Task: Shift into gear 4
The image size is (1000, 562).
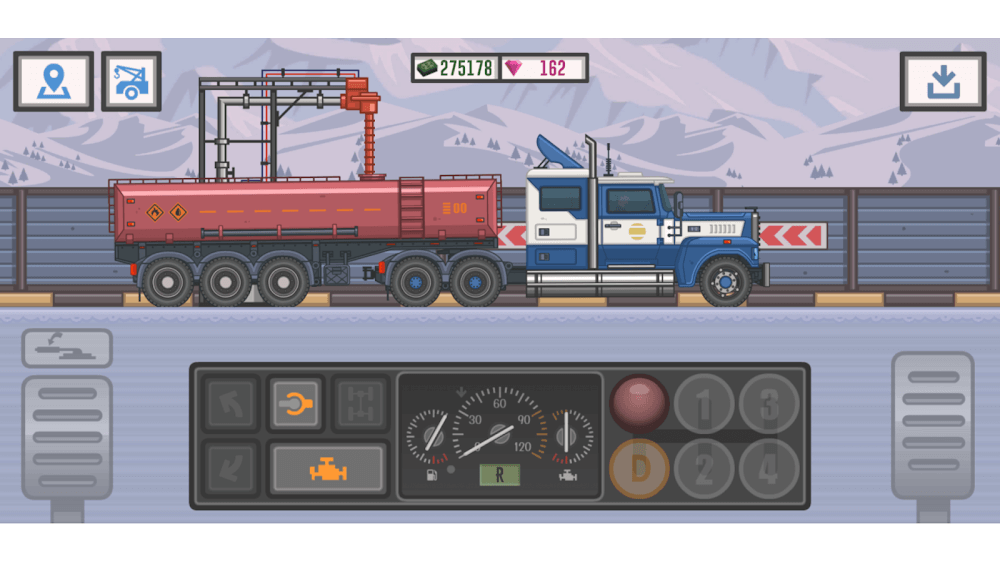Action: pyautogui.click(x=768, y=468)
